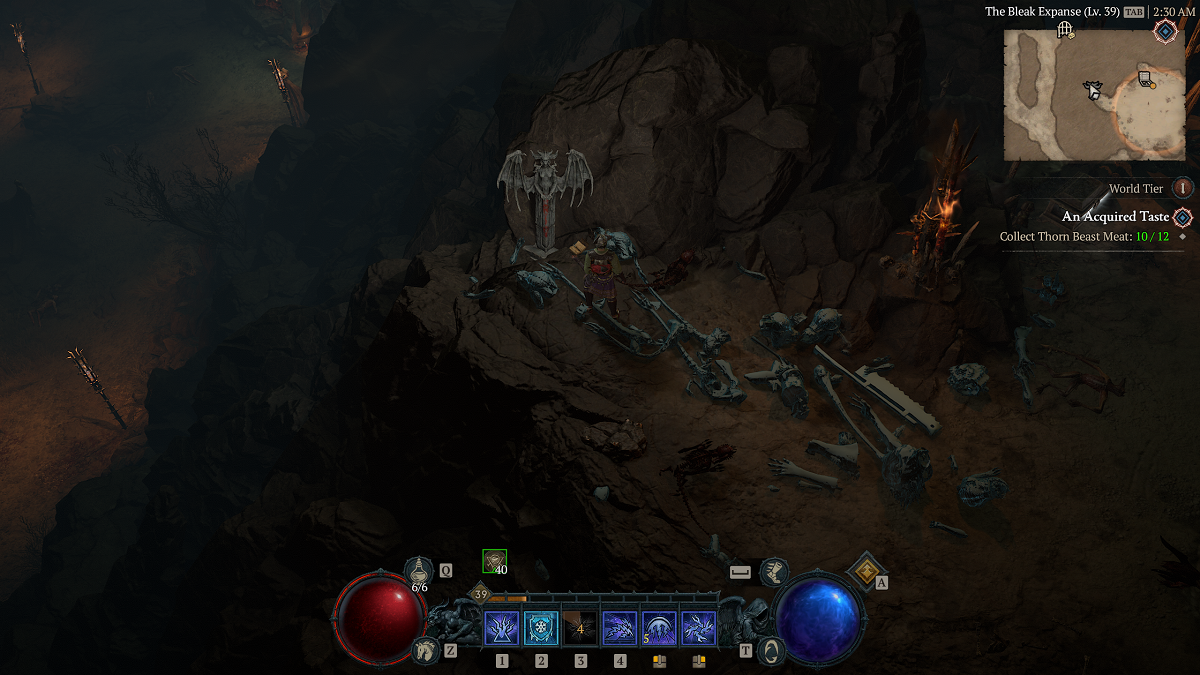1200x675 pixels.
Task: Activate the fourth skill bar ability
Action: 620,629
